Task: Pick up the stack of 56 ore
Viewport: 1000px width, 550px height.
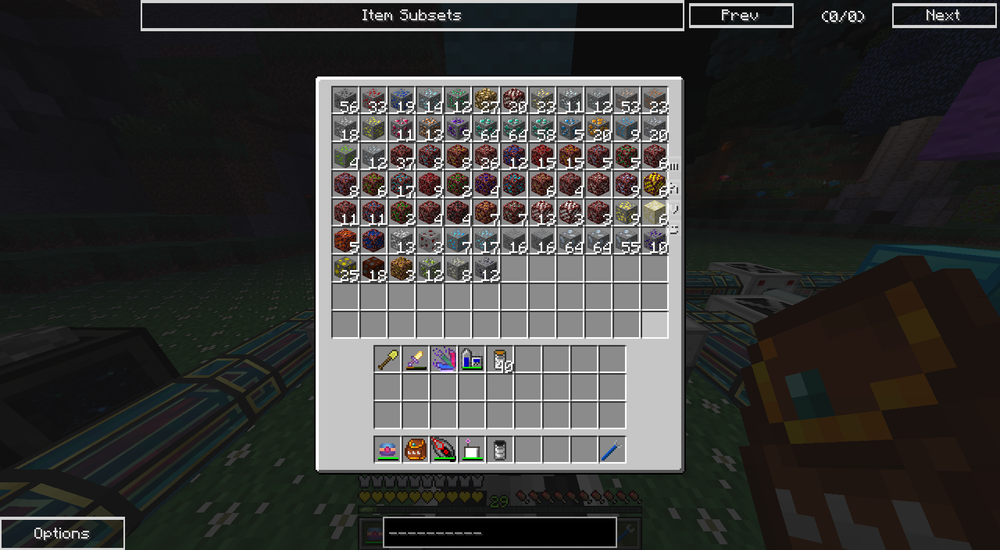Action: (x=345, y=100)
